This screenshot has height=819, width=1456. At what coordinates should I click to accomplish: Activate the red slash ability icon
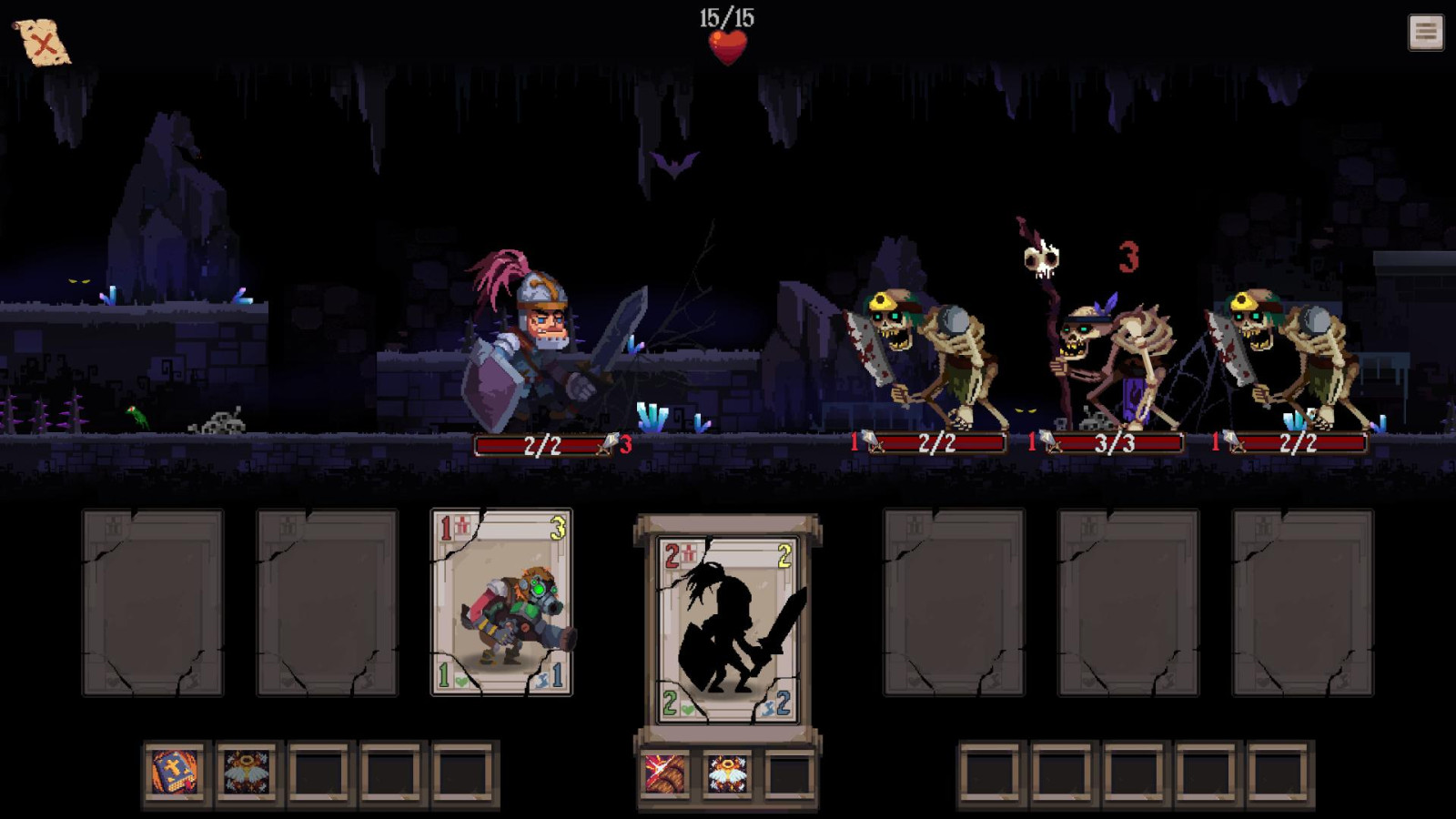(665, 774)
